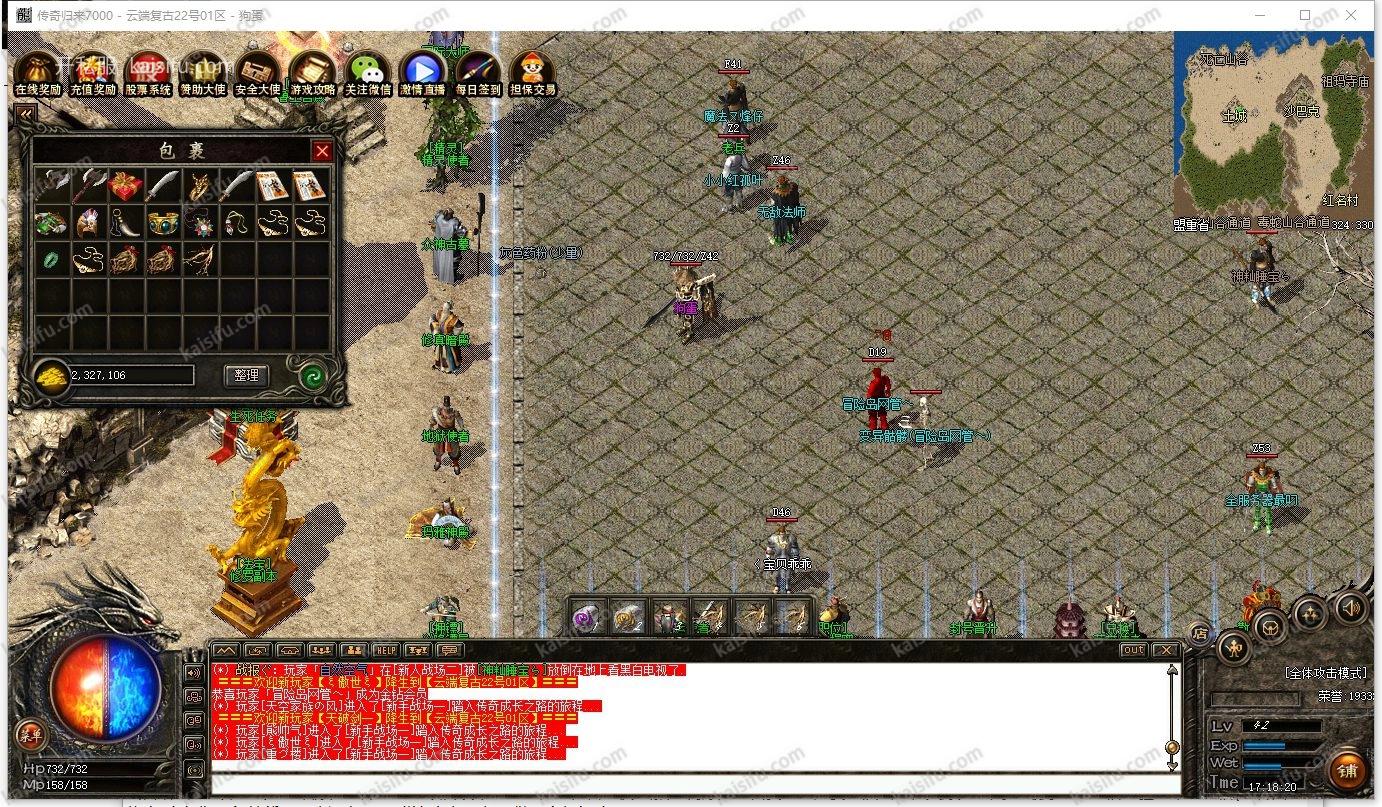Click the chat panel's out button

pyautogui.click(x=1132, y=650)
